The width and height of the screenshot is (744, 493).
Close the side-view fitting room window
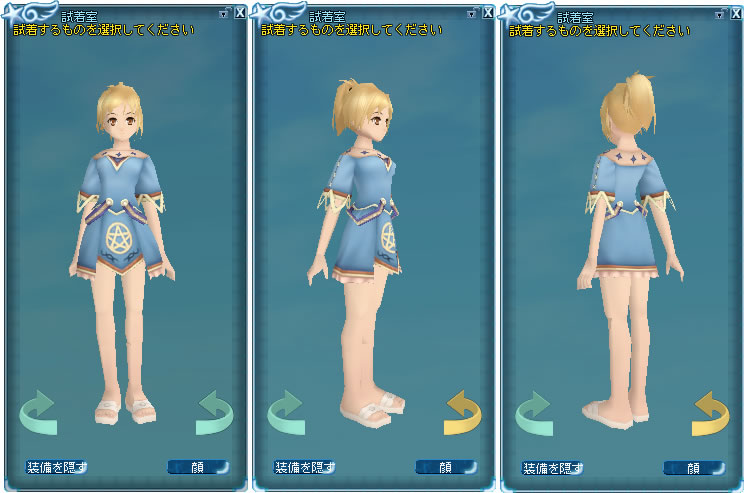pyautogui.click(x=487, y=13)
